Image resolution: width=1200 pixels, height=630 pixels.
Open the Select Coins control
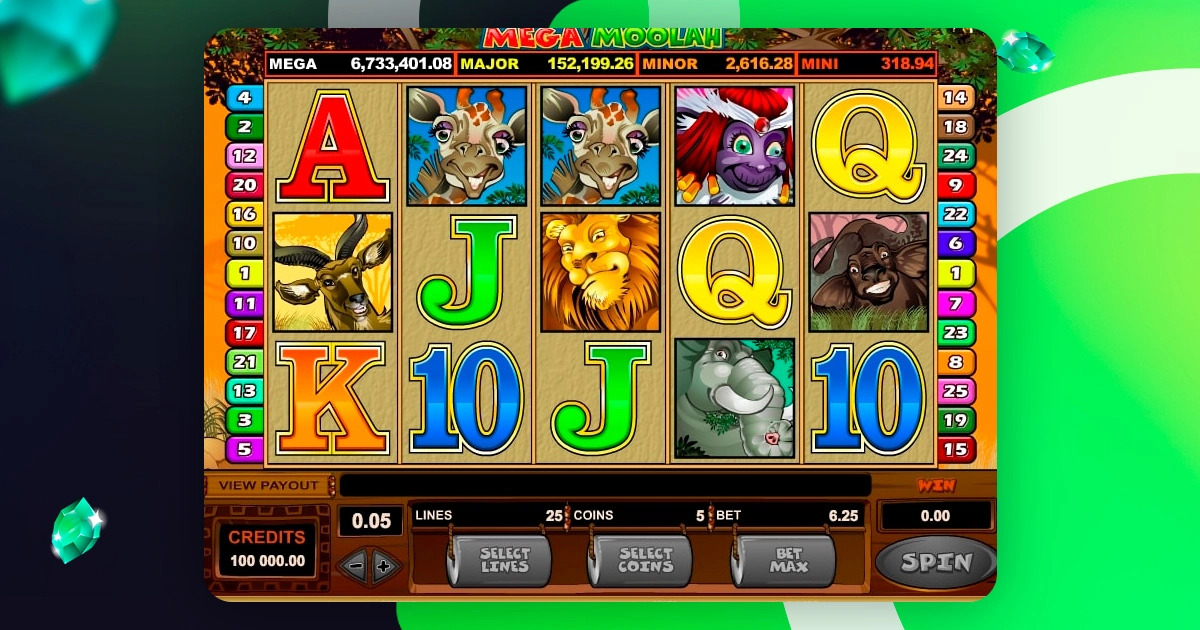click(645, 560)
